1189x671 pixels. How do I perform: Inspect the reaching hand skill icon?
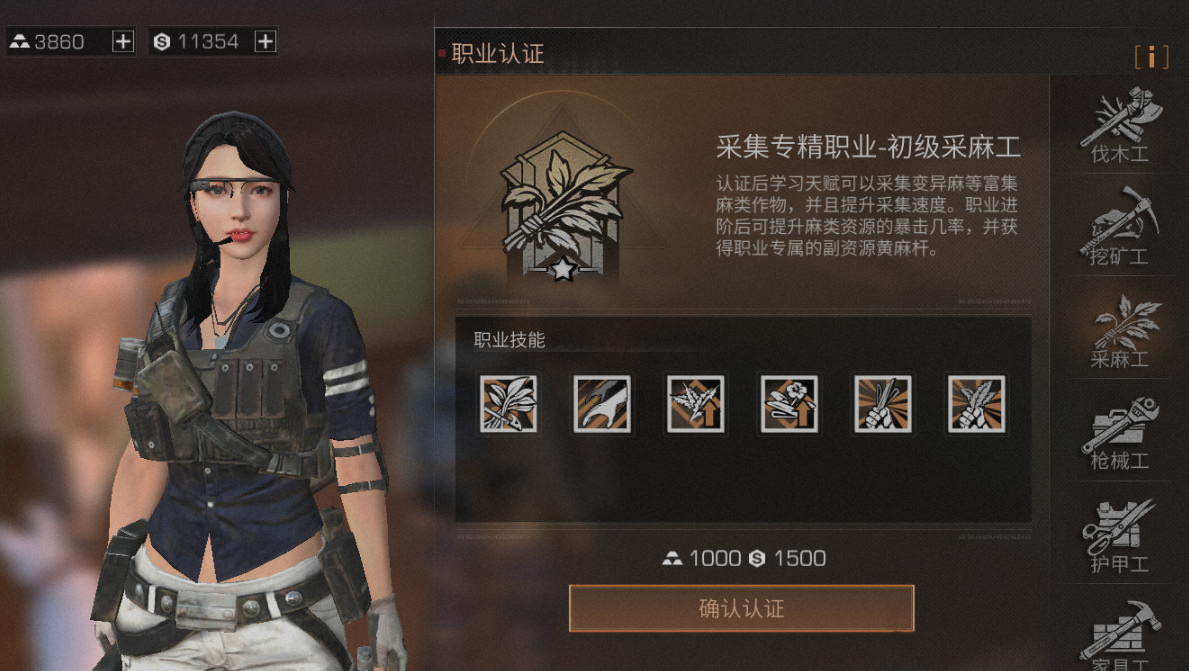[x=602, y=404]
